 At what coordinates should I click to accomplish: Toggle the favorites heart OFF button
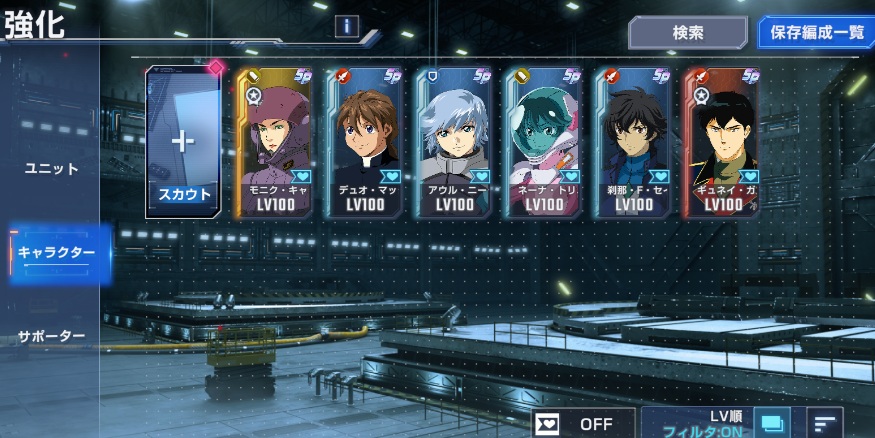[x=583, y=423]
